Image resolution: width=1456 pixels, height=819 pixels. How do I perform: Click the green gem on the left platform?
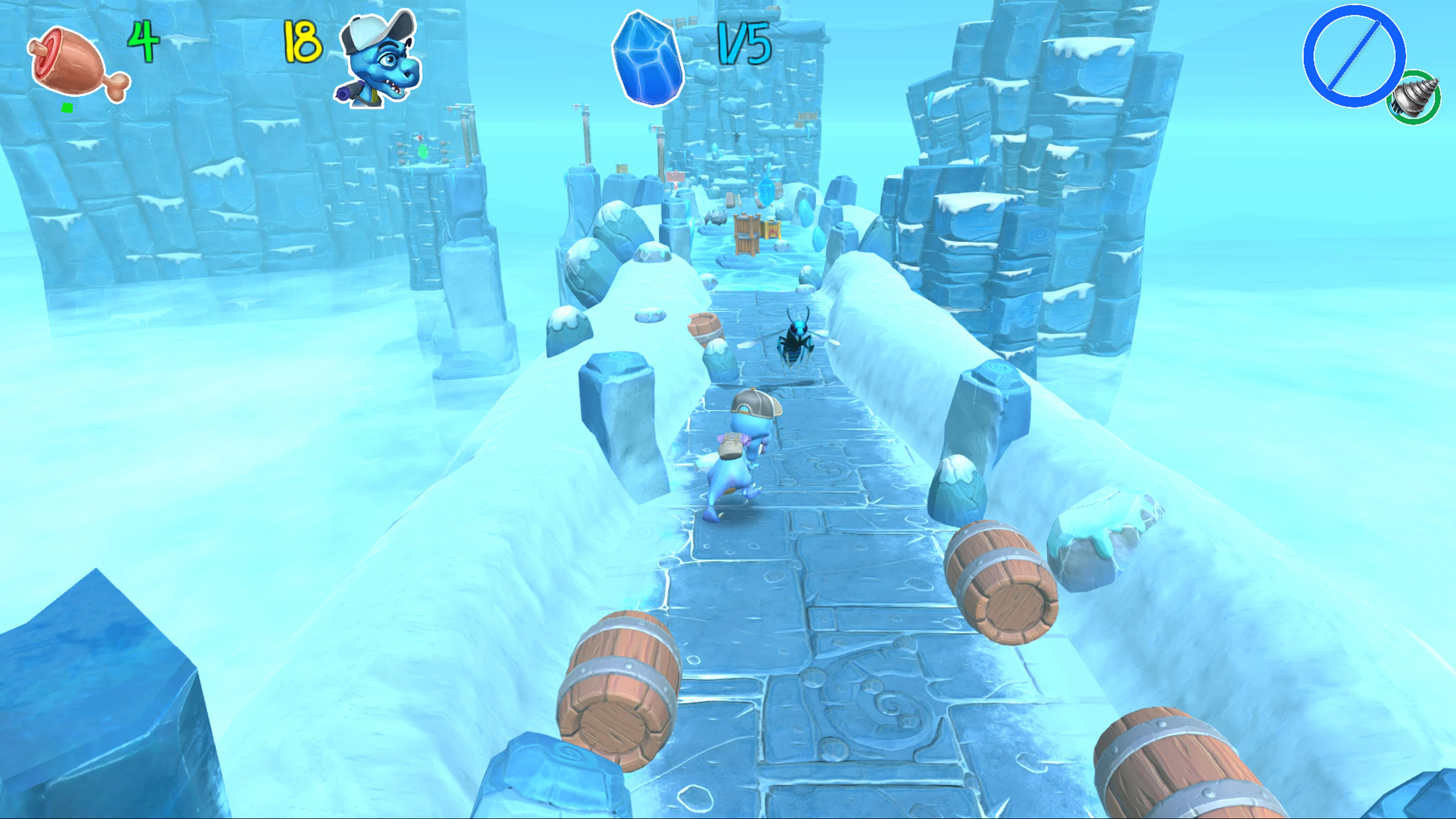(x=424, y=152)
